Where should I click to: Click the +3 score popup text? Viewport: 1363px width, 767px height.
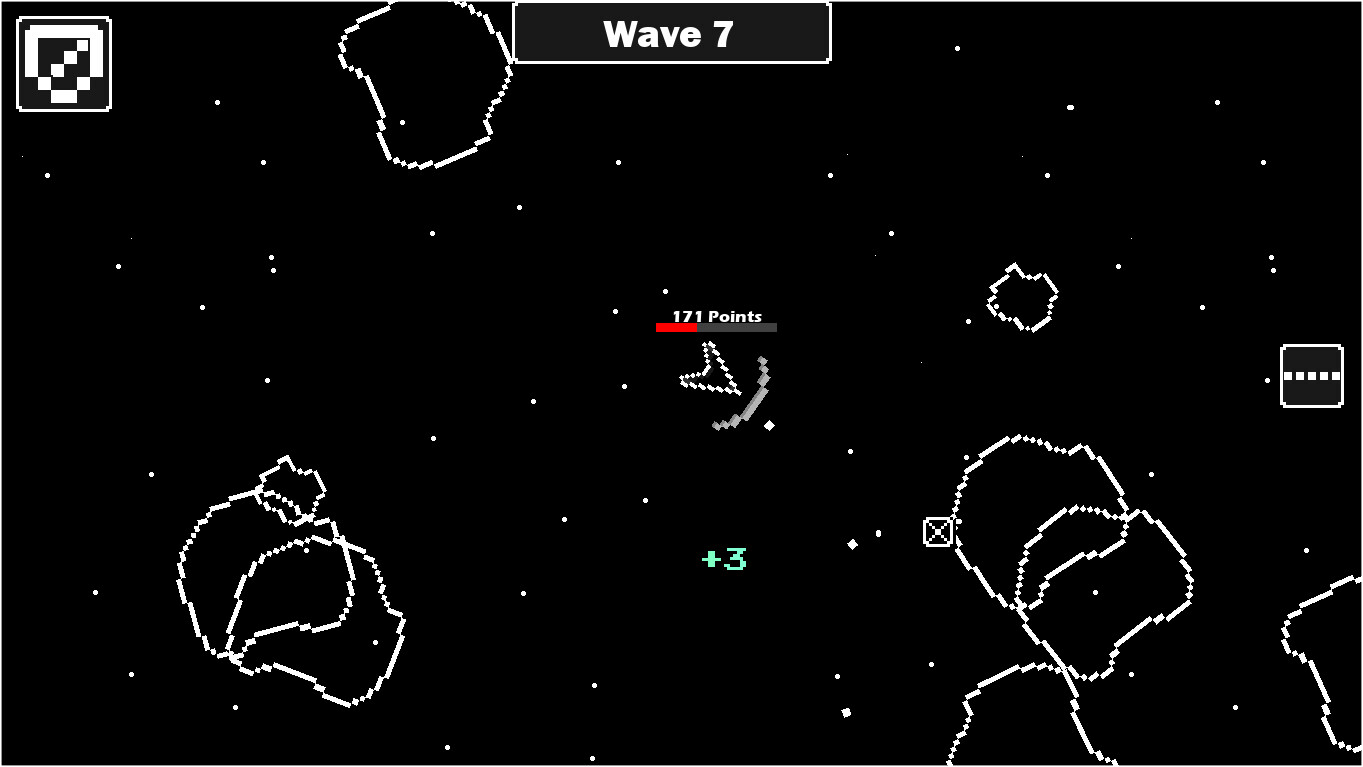722,560
